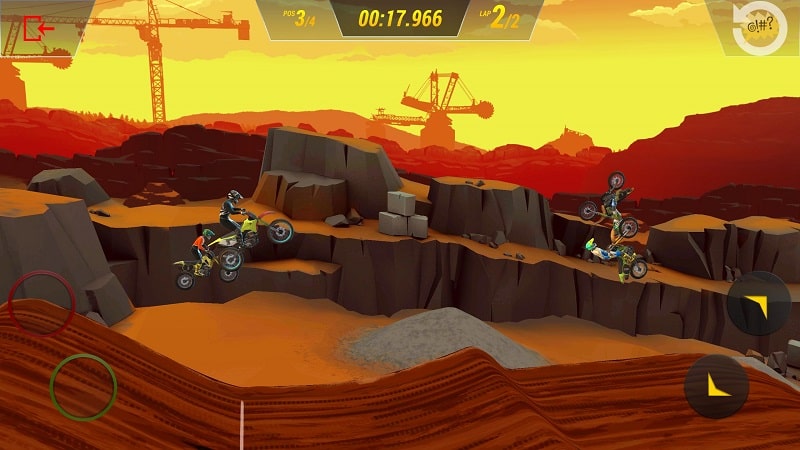
Task: Tap the green circle control
Action: point(83,386)
